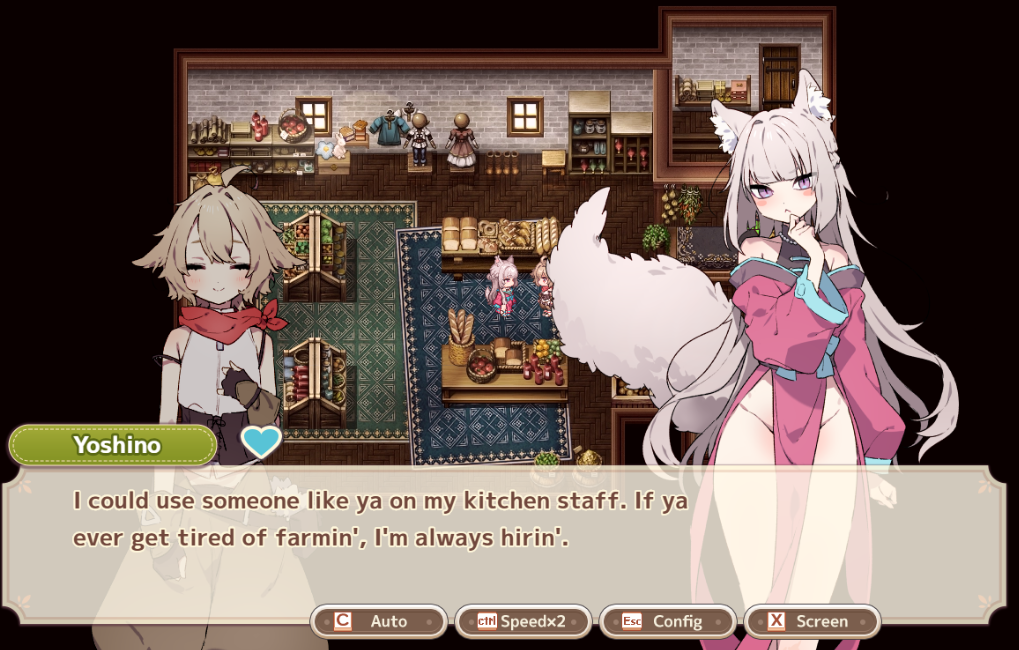Open the Config menu

[667, 621]
